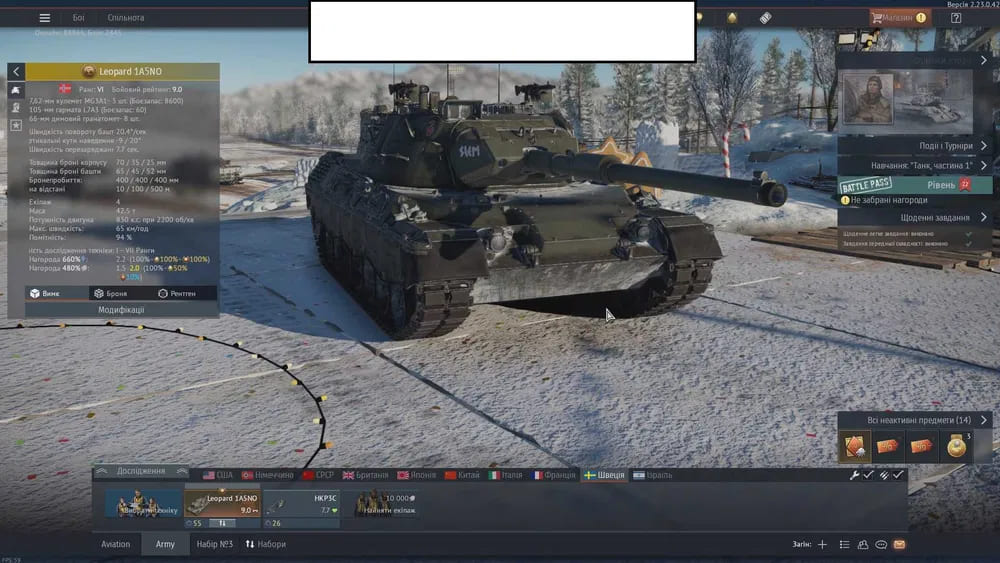Viewport: 1000px width, 563px height.
Task: Switch to the Броня armor view
Action: [110, 294]
